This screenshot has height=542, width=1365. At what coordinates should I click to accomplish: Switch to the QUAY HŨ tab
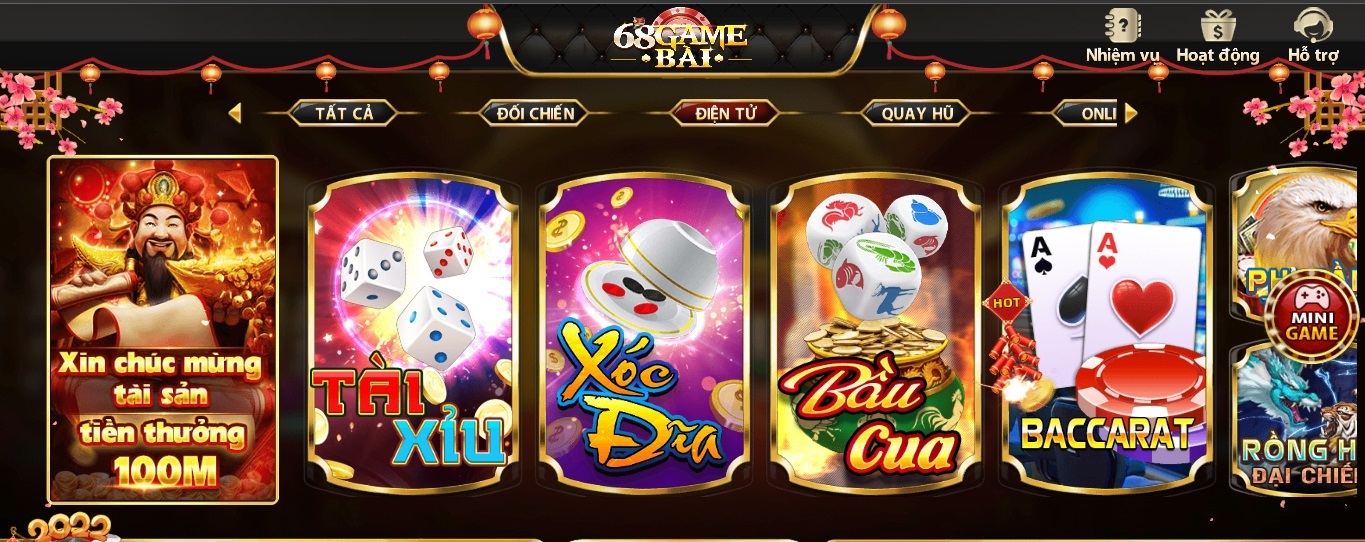(x=917, y=113)
